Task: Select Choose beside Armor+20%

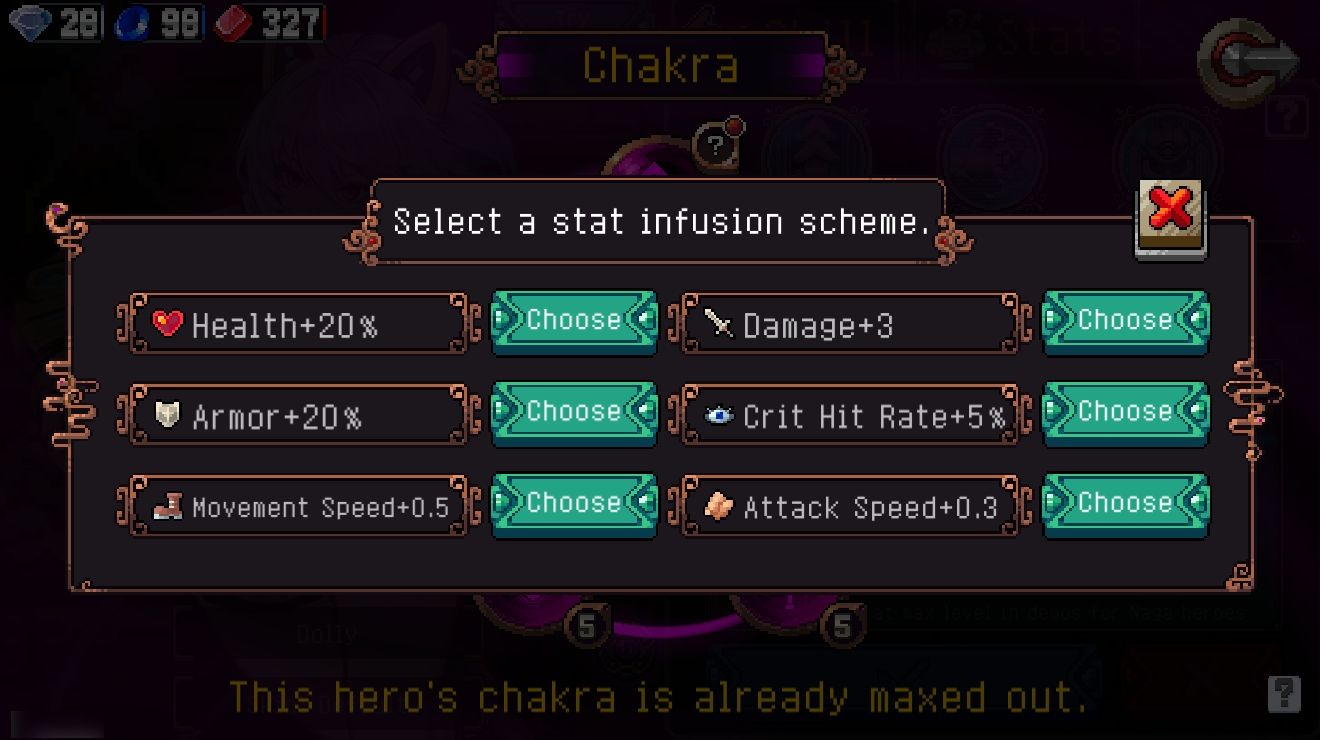Action: coord(574,412)
